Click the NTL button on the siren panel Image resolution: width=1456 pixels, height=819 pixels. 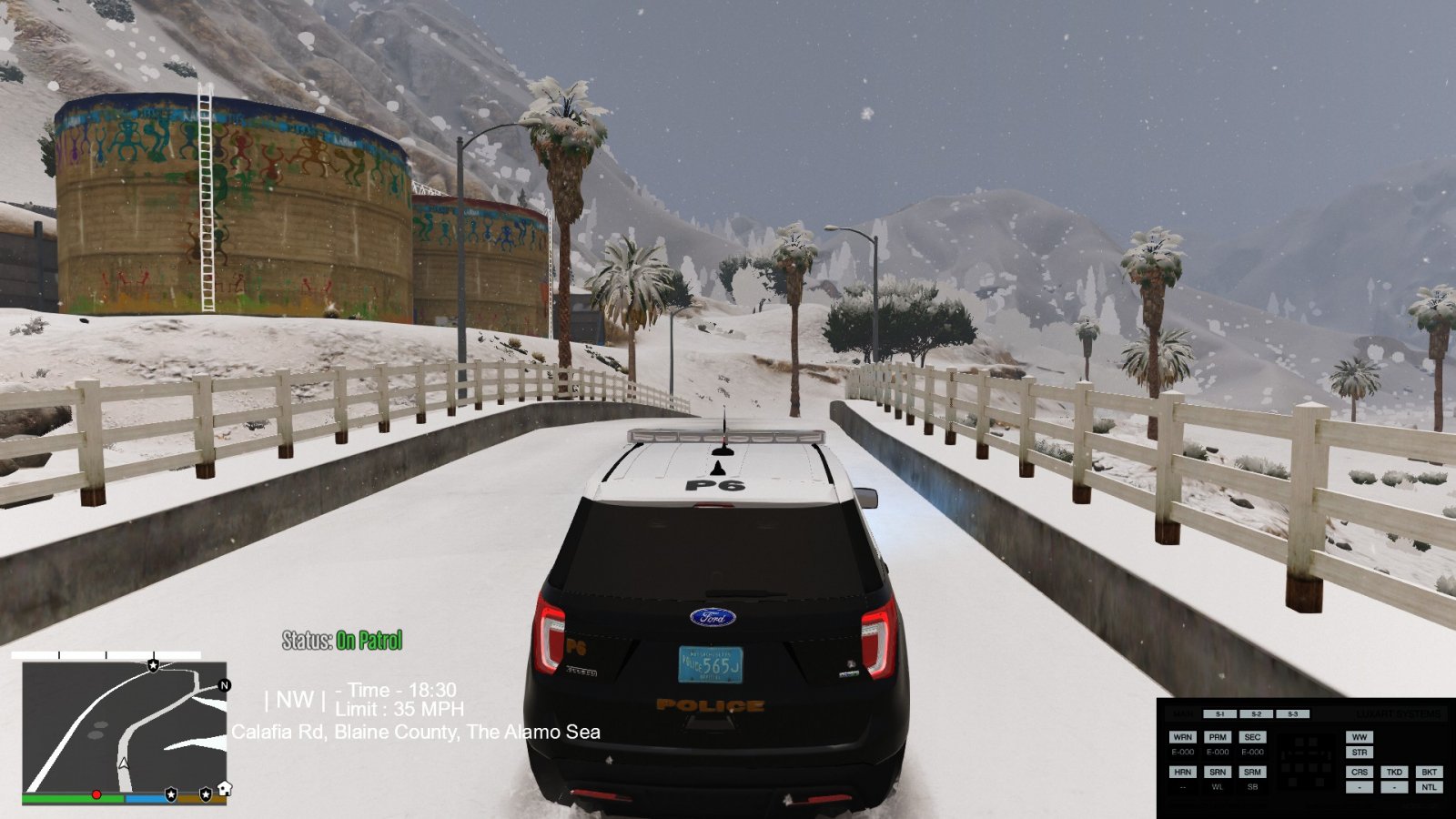click(1429, 787)
